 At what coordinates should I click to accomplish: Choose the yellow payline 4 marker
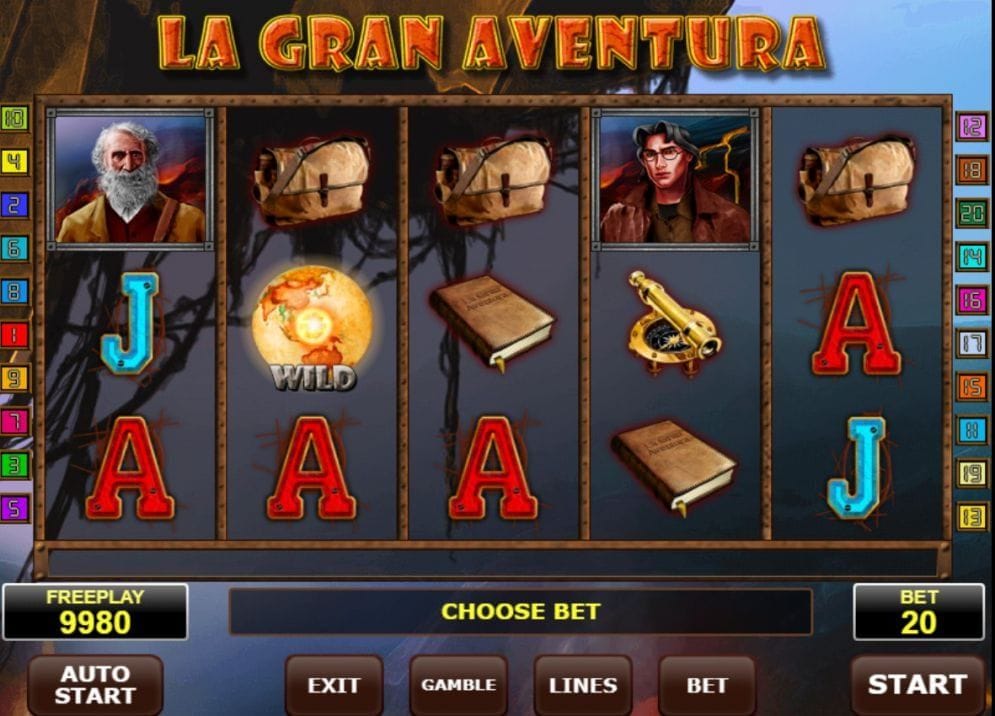pyautogui.click(x=15, y=162)
